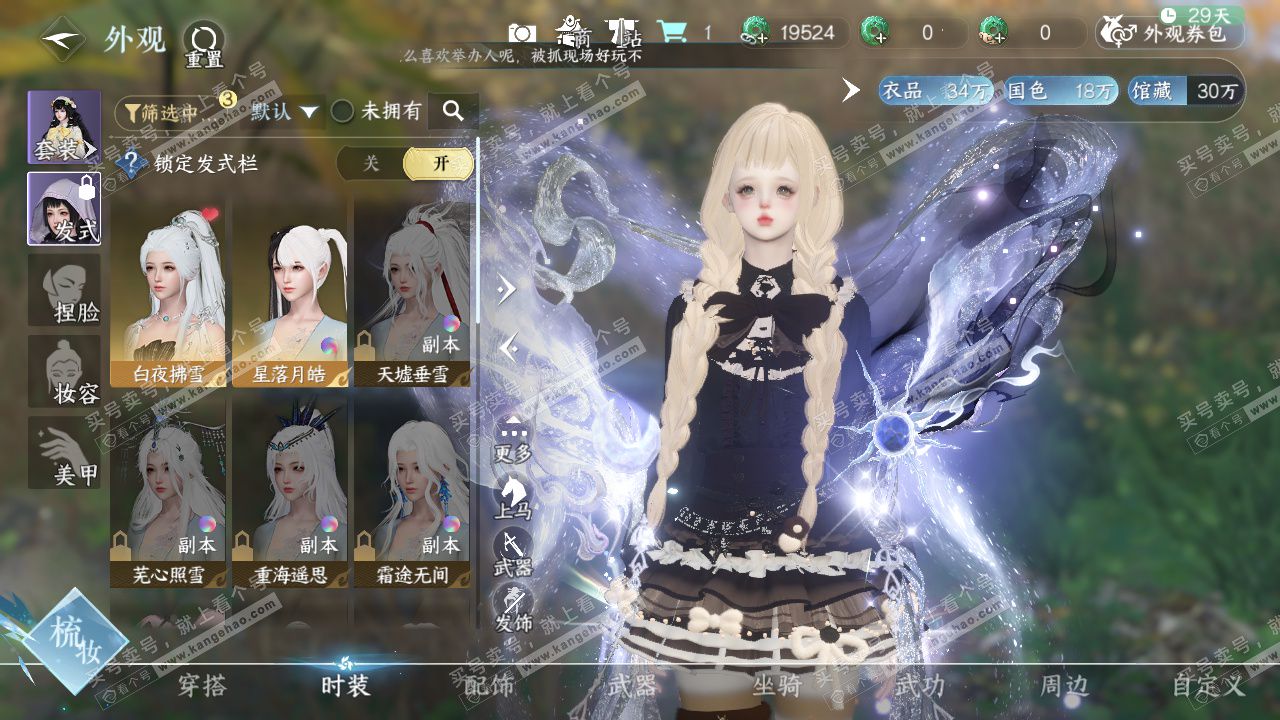1280x720 pixels.
Task: Open the hairstyle search magnifier
Action: (x=453, y=111)
